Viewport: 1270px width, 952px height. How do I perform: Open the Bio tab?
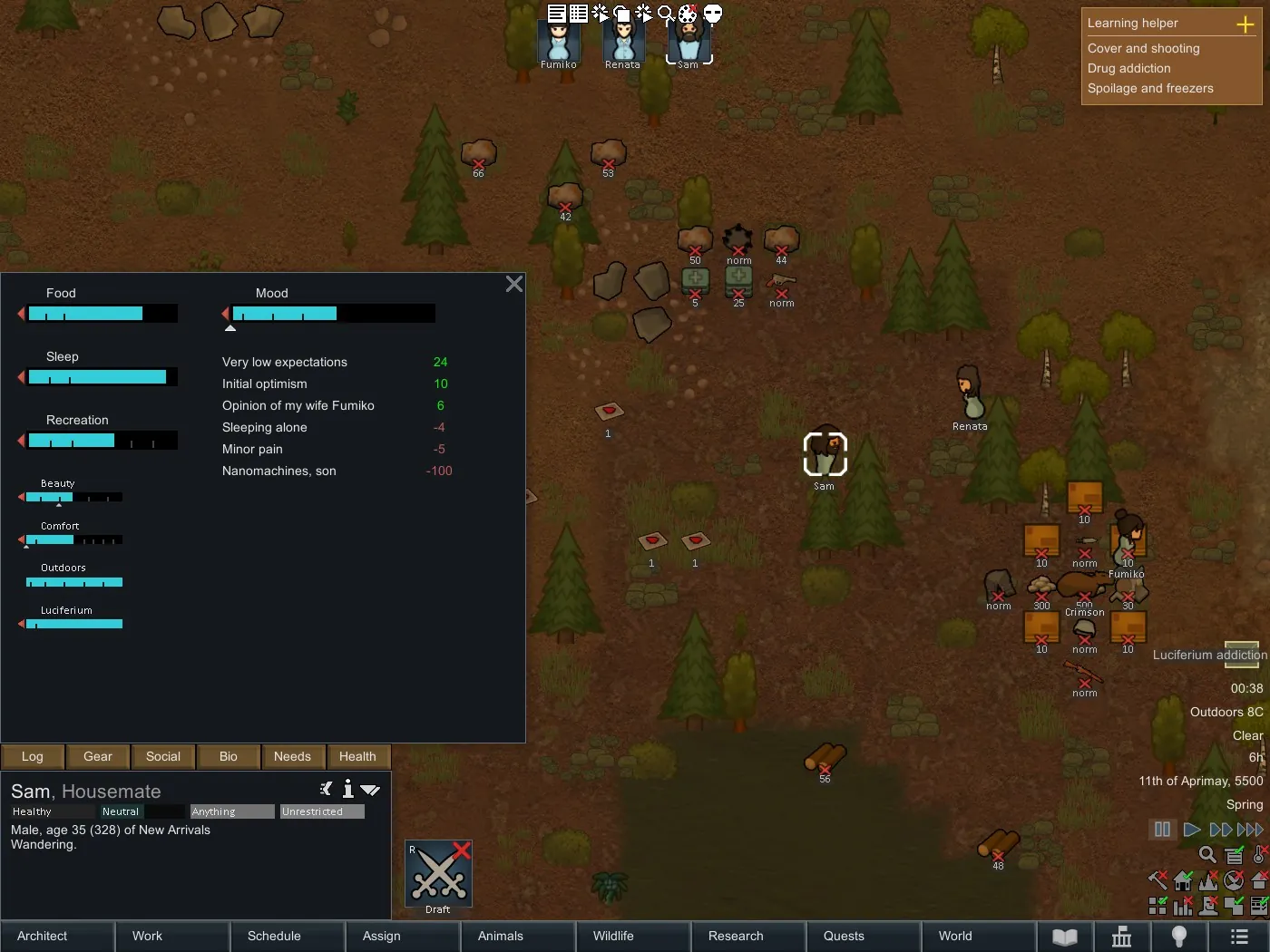tap(229, 756)
